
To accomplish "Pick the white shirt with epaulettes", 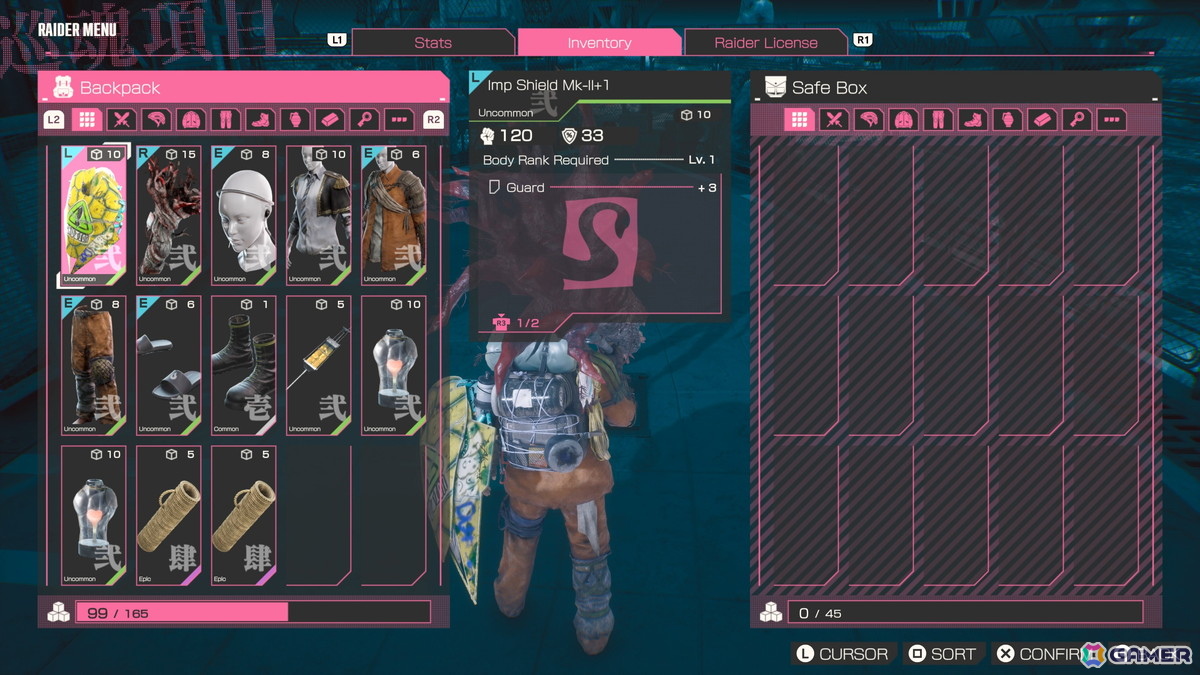I will 318,215.
